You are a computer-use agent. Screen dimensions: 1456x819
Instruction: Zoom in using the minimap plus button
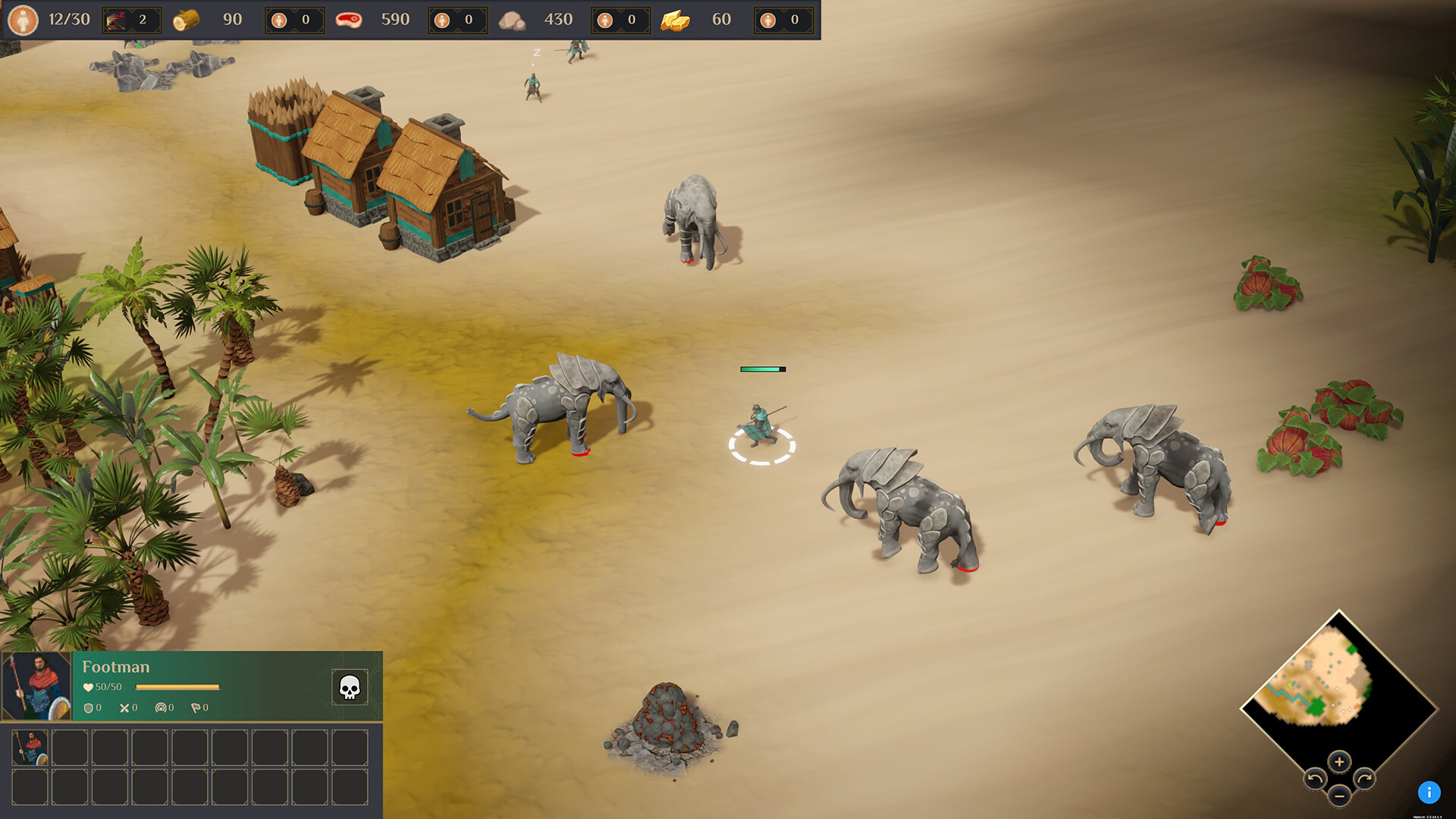[1338, 762]
